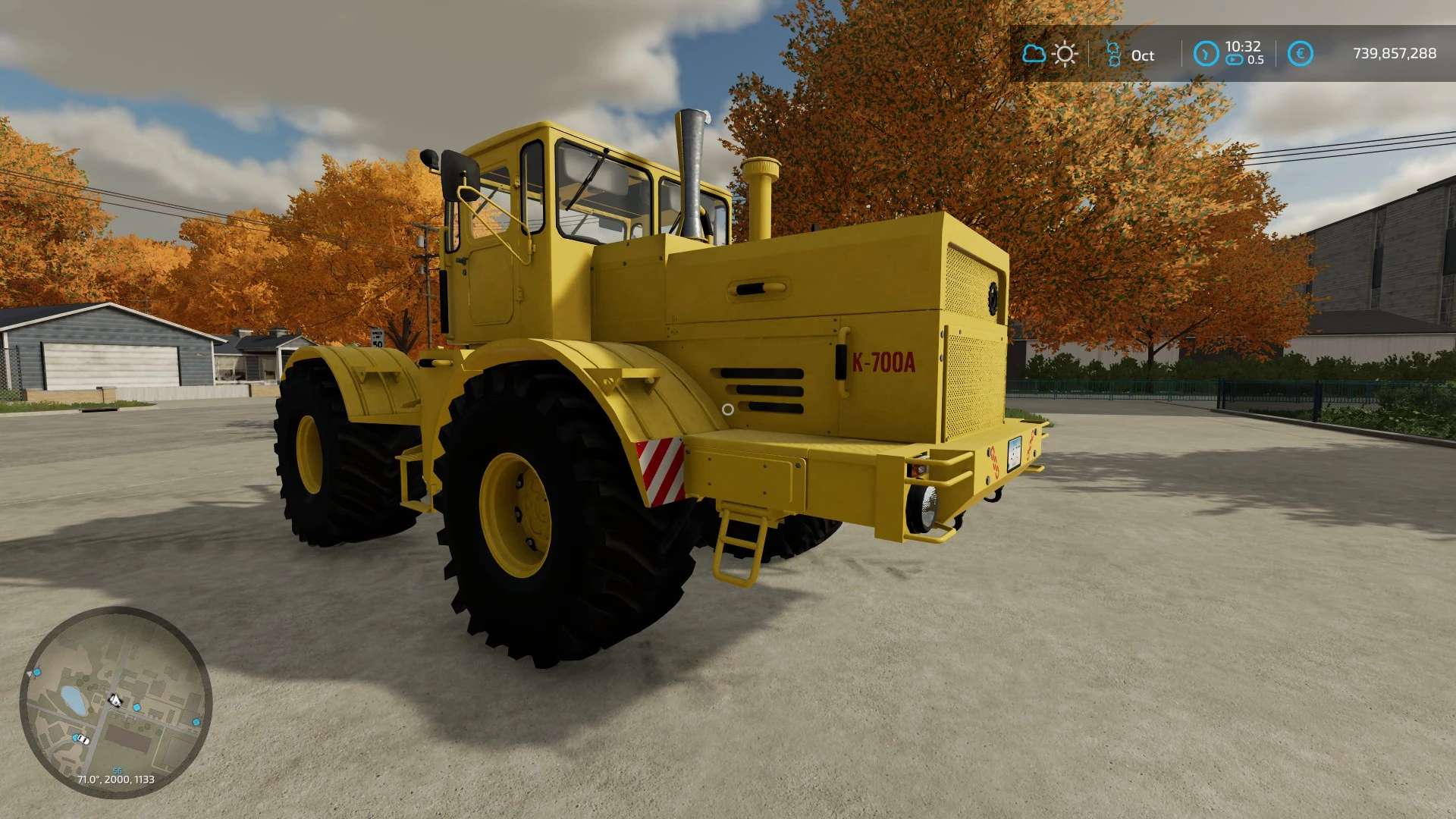1456x819 pixels.
Task: Select the sun weather icon
Action: tap(1065, 54)
